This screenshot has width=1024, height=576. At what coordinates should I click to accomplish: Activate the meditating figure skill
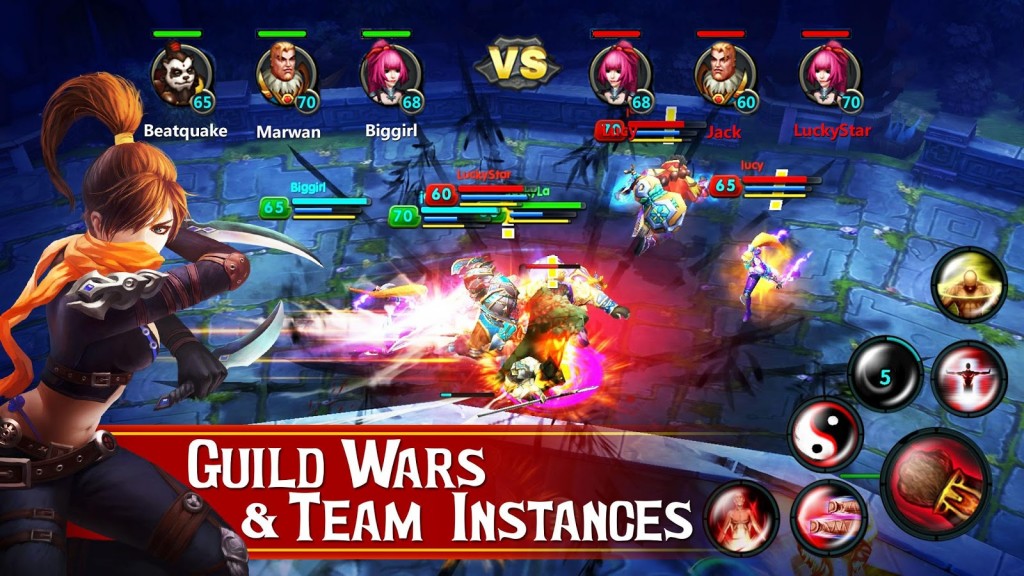coord(740,516)
